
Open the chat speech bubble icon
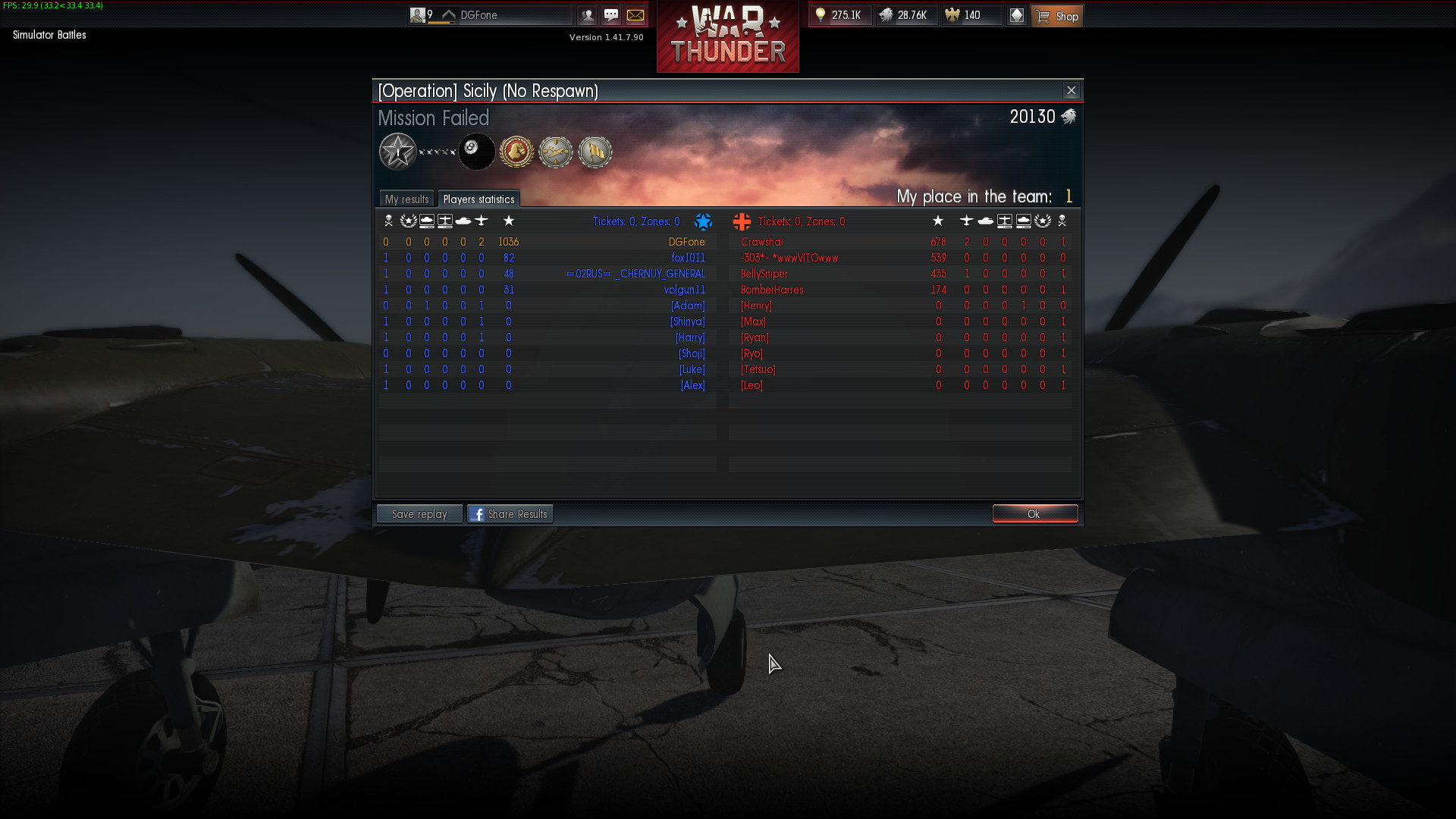[x=611, y=15]
